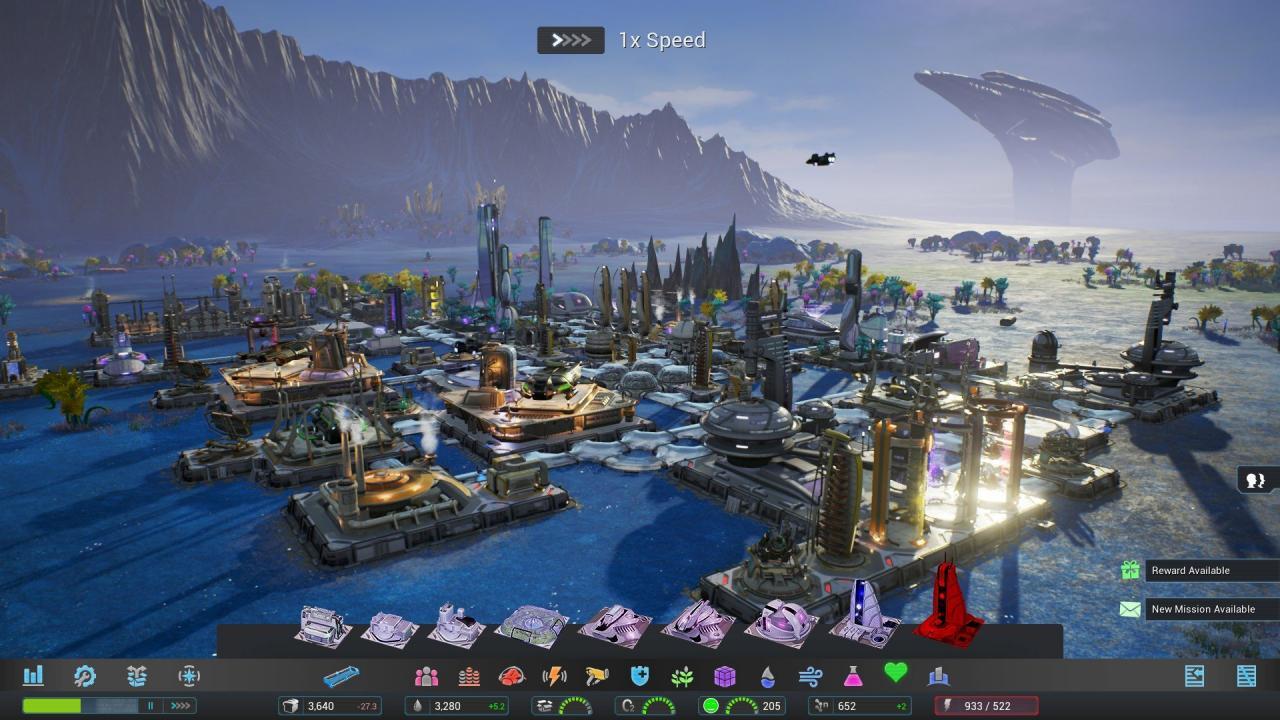This screenshot has width=1280, height=720.
Task: Select the drone management icon
Action: point(138,676)
